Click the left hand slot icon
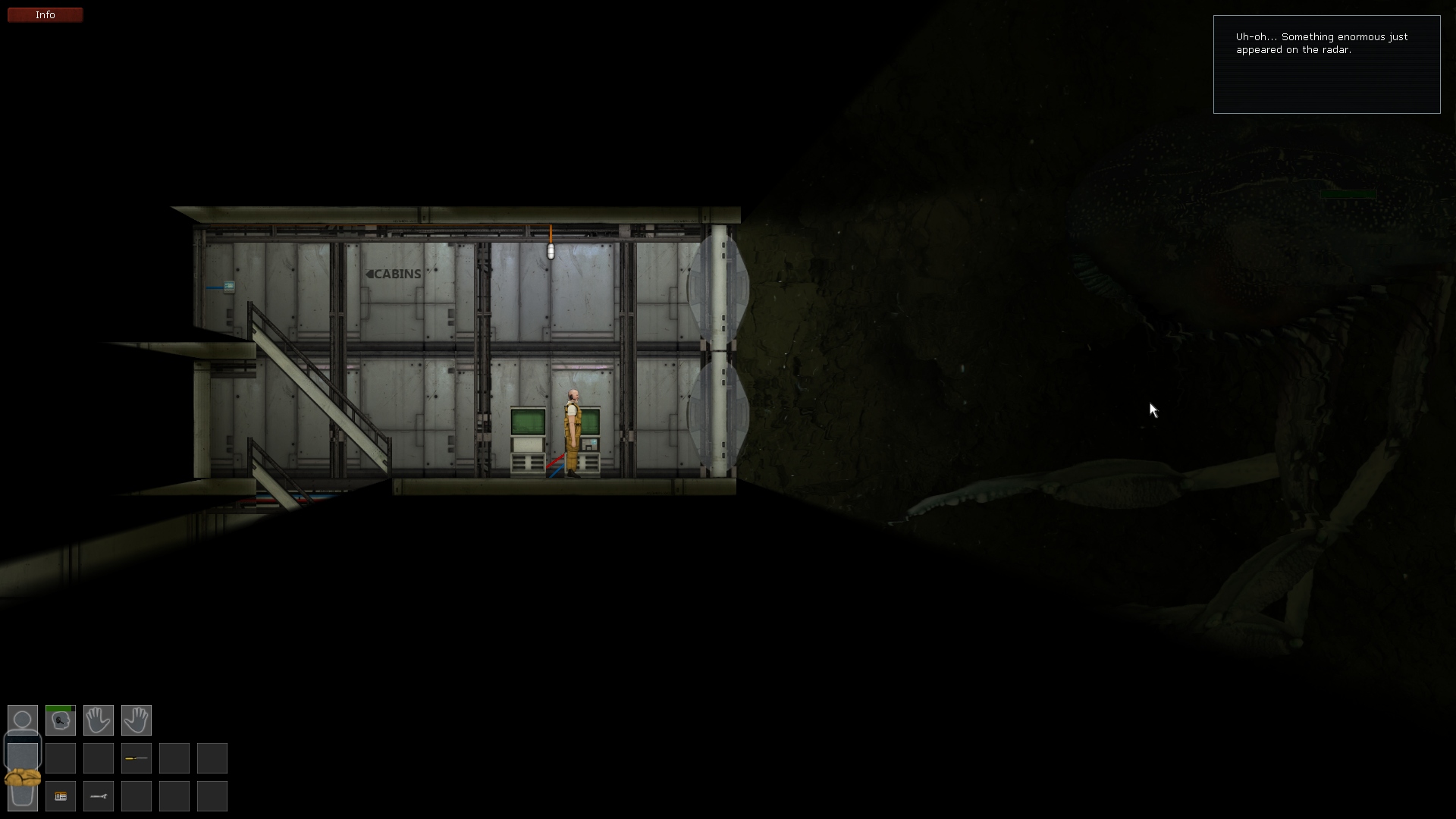Viewport: 1456px width, 819px height. click(x=99, y=720)
